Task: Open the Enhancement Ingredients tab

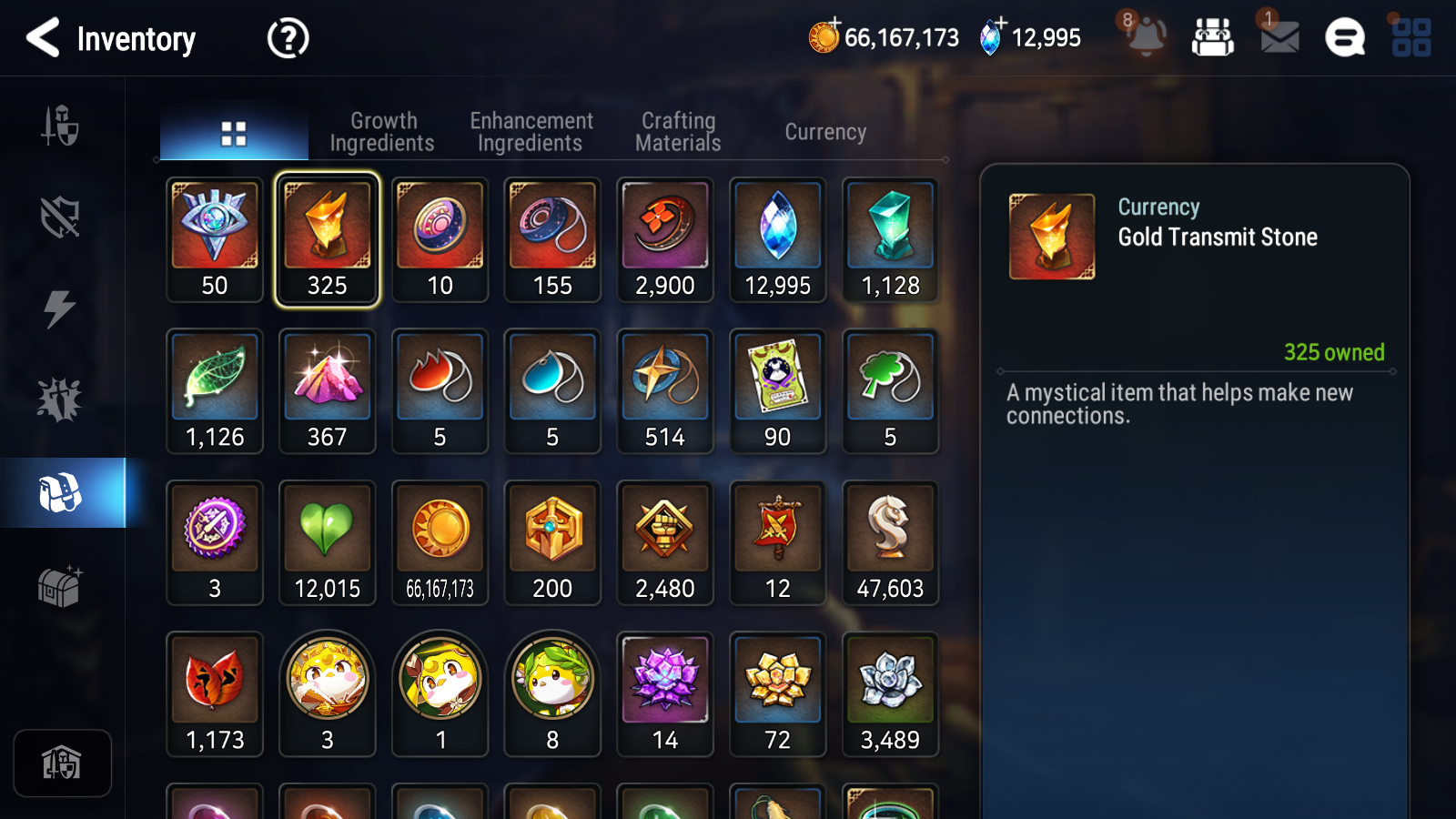Action: (531, 131)
